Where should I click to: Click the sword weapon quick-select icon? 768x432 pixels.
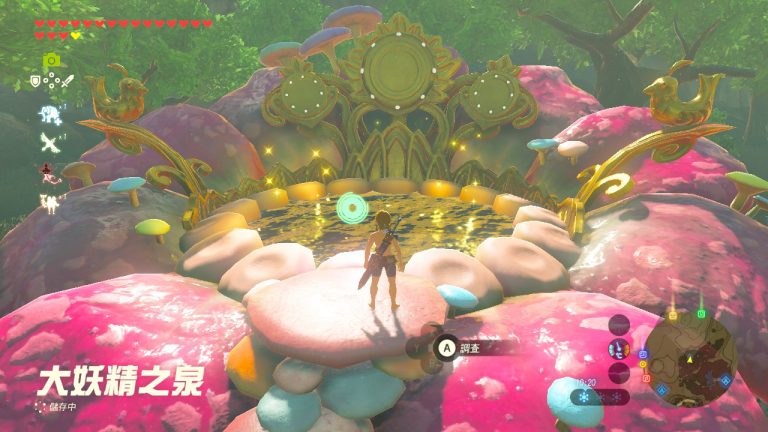pyautogui.click(x=67, y=81)
